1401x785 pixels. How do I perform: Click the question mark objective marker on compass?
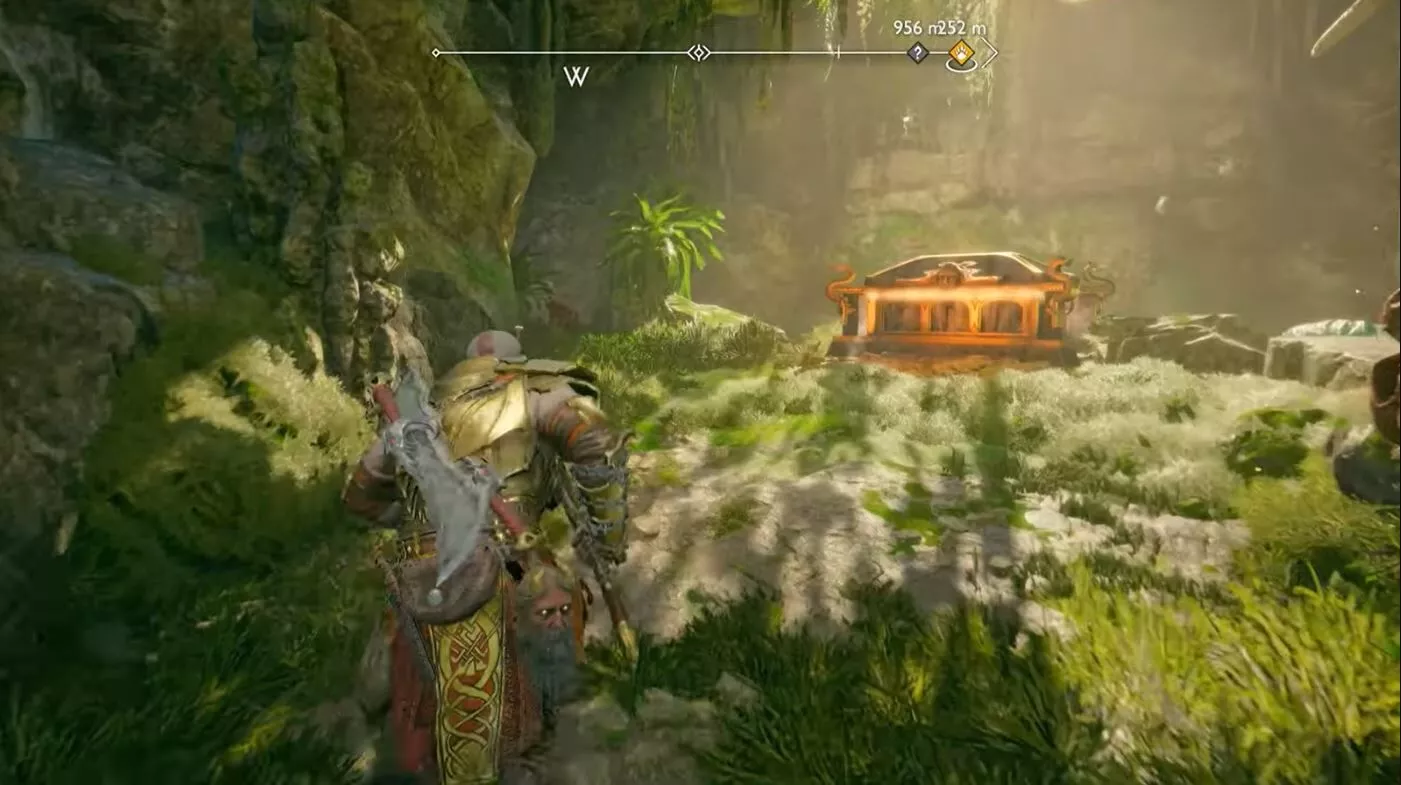point(918,52)
